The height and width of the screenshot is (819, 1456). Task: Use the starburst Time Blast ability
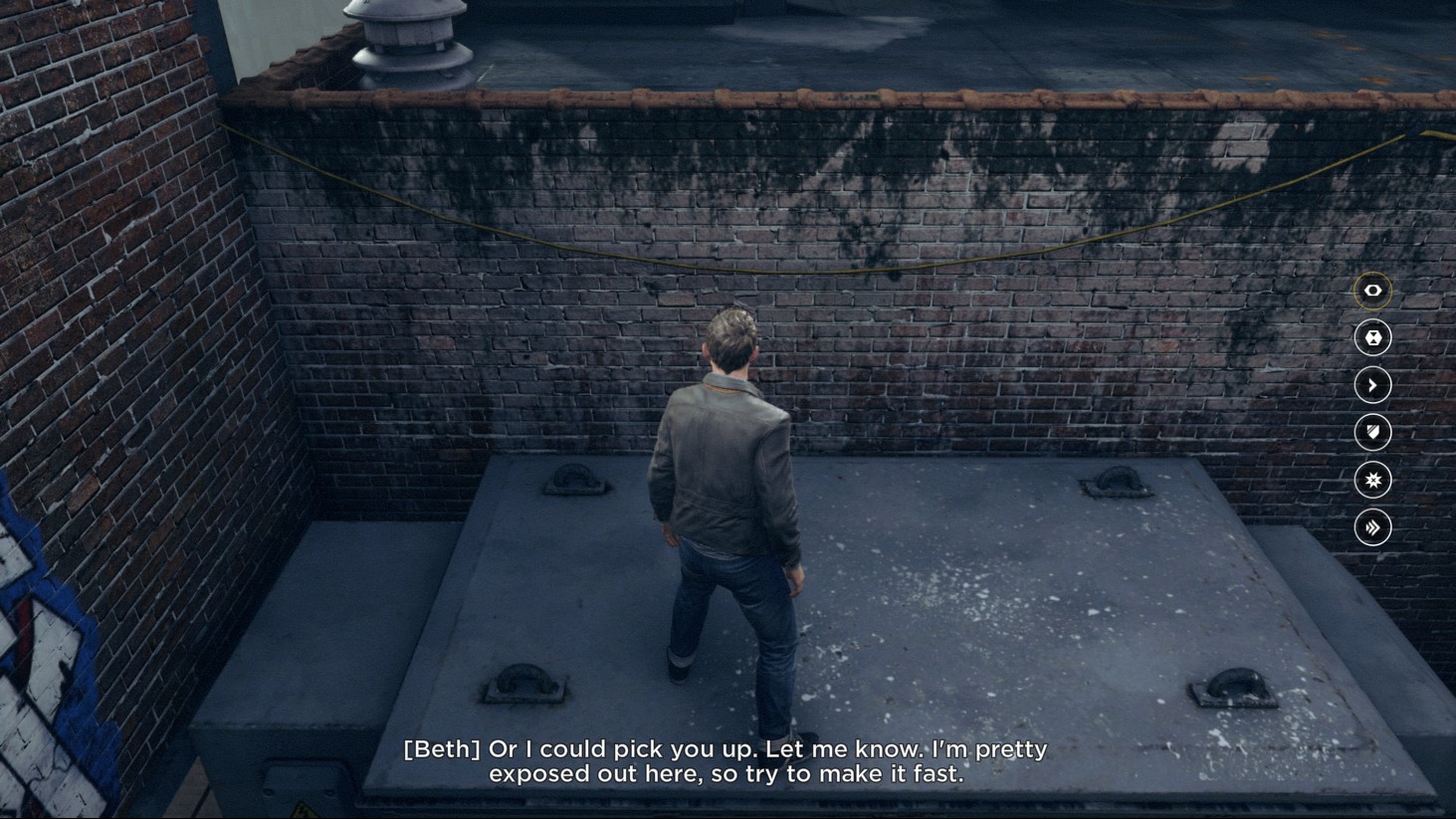(x=1372, y=480)
